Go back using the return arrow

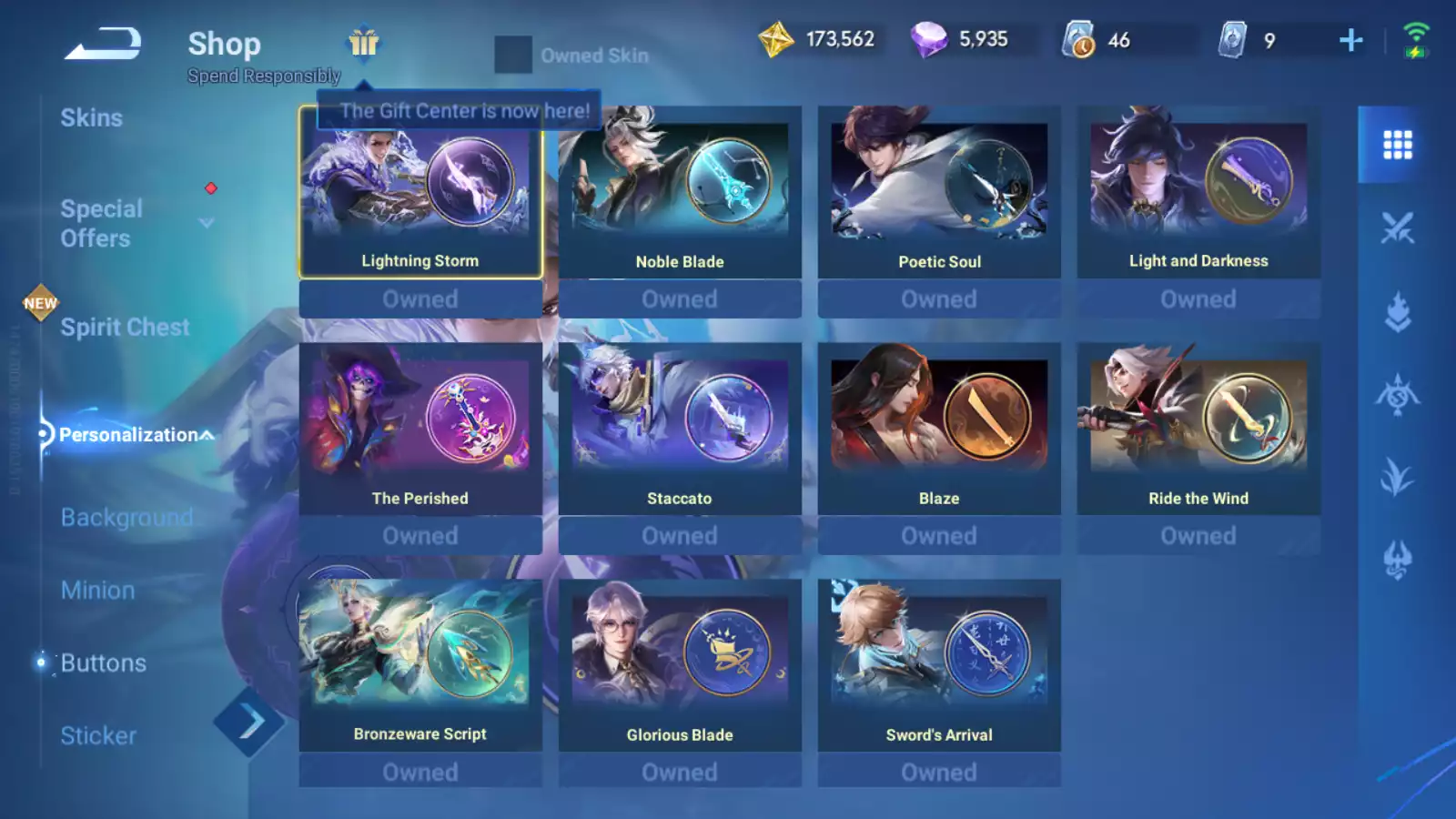102,43
